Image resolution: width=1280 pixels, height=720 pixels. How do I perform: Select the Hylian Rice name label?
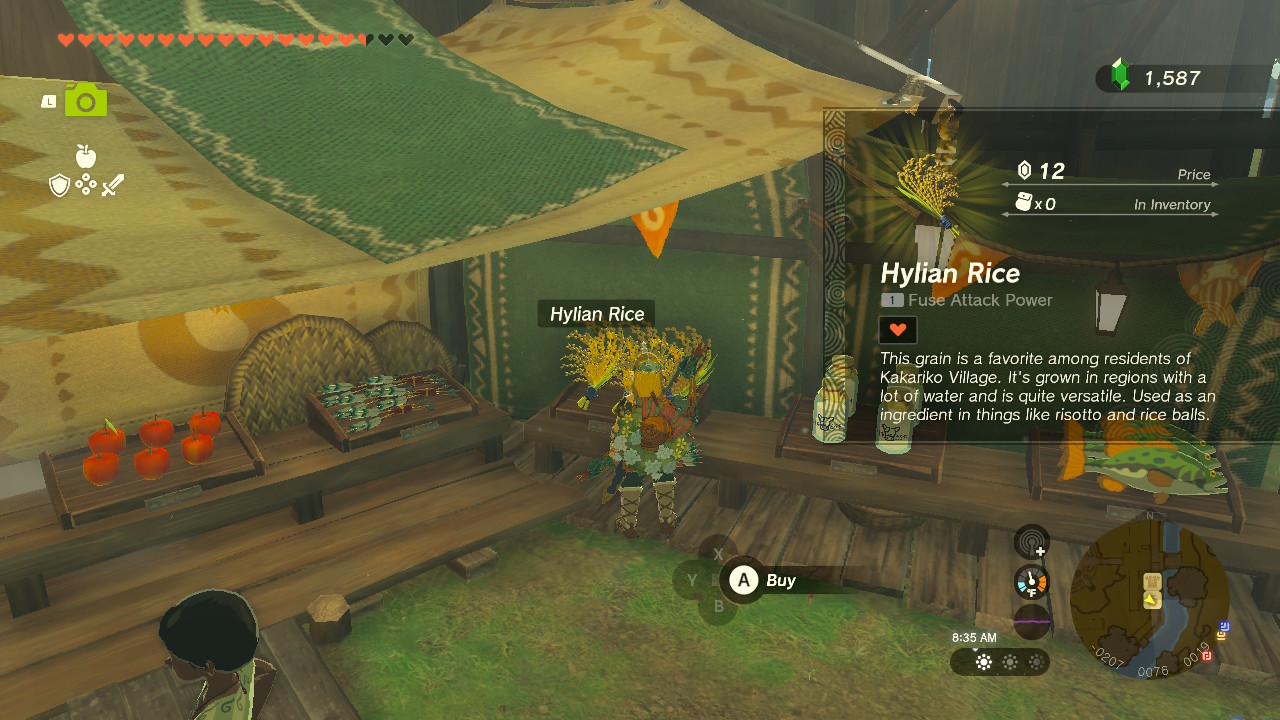(x=597, y=314)
